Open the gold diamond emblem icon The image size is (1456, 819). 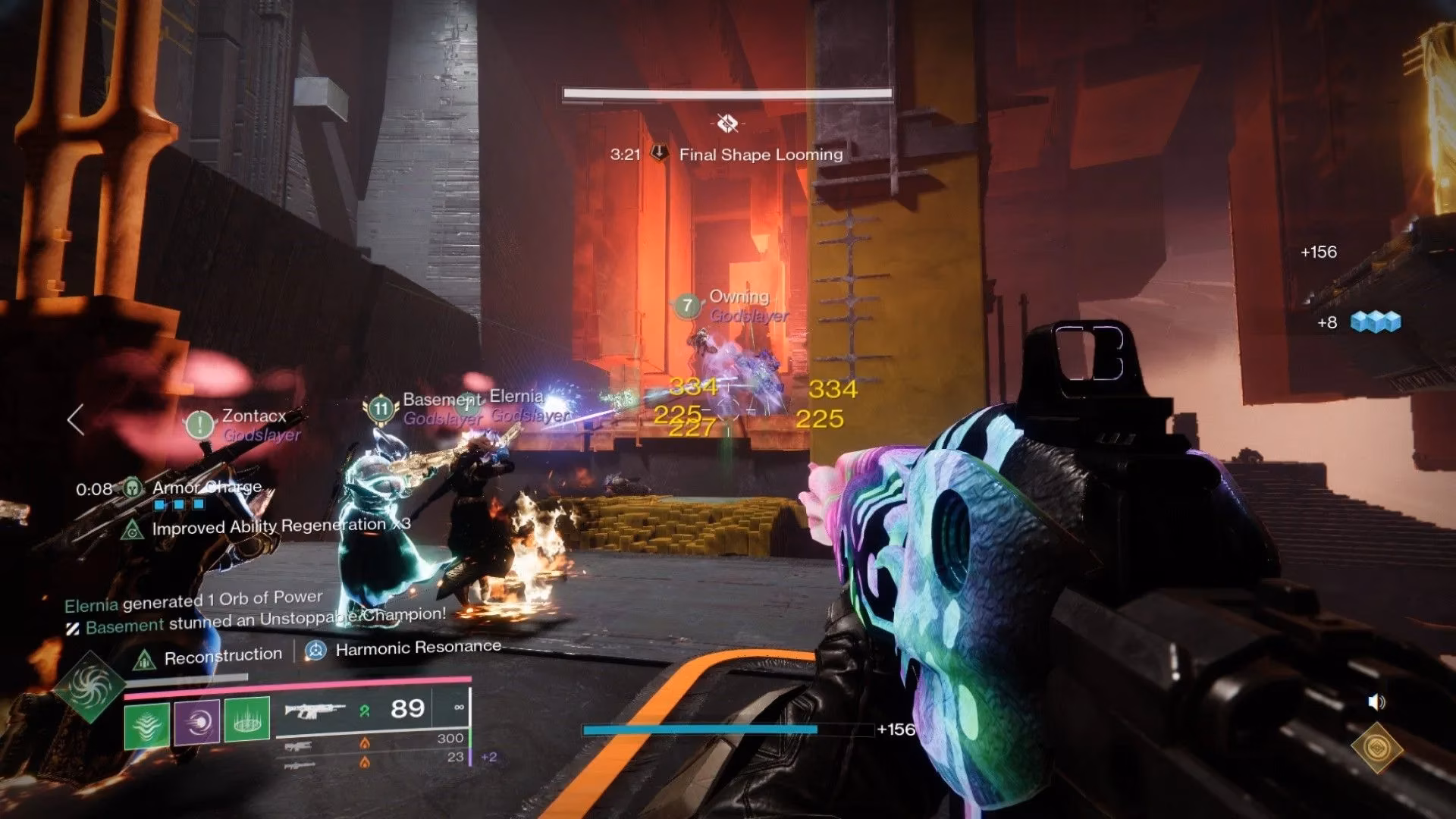point(1376,748)
